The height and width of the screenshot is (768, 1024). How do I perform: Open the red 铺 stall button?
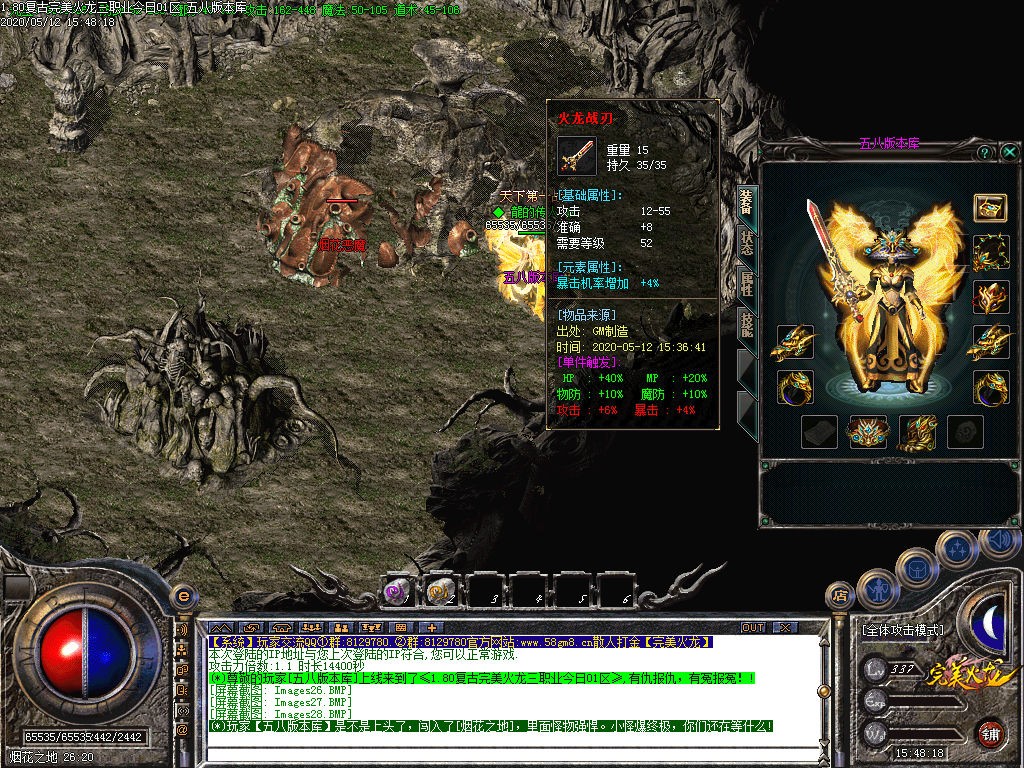[989, 733]
